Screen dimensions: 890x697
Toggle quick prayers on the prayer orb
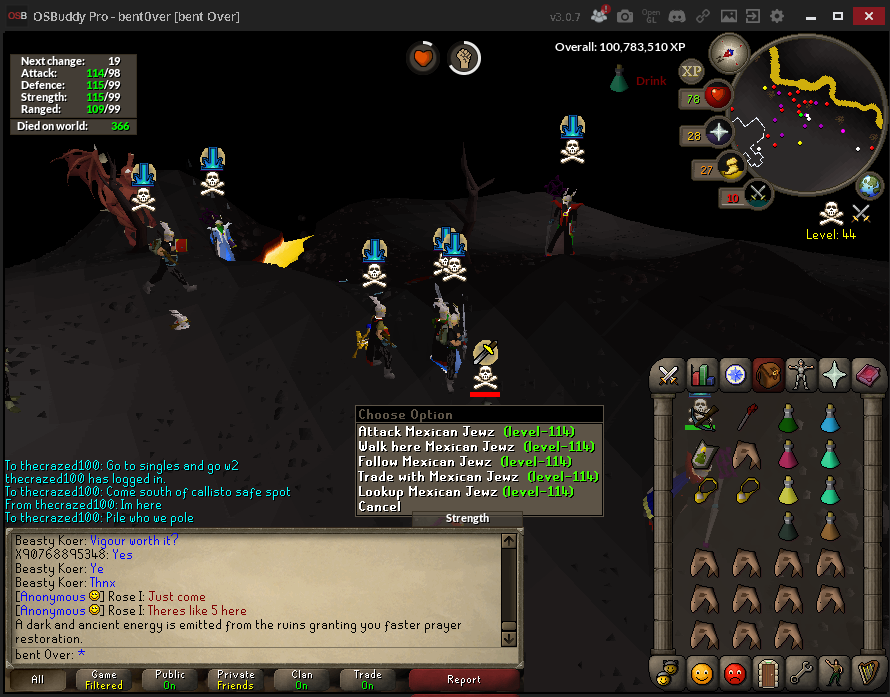(718, 133)
